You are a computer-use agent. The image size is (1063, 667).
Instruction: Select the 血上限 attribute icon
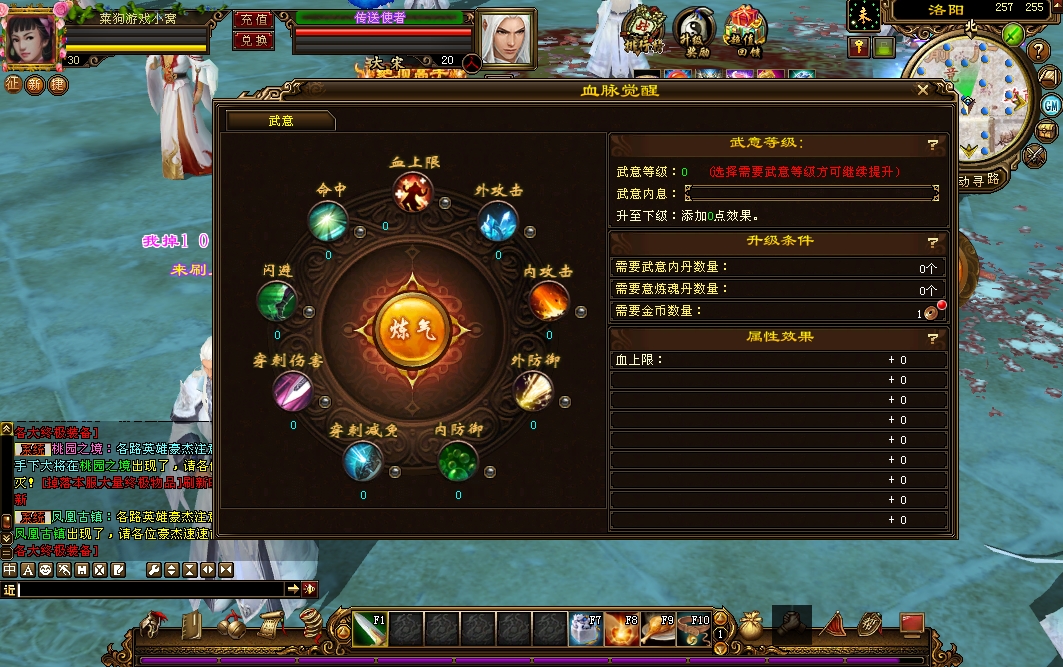(411, 192)
